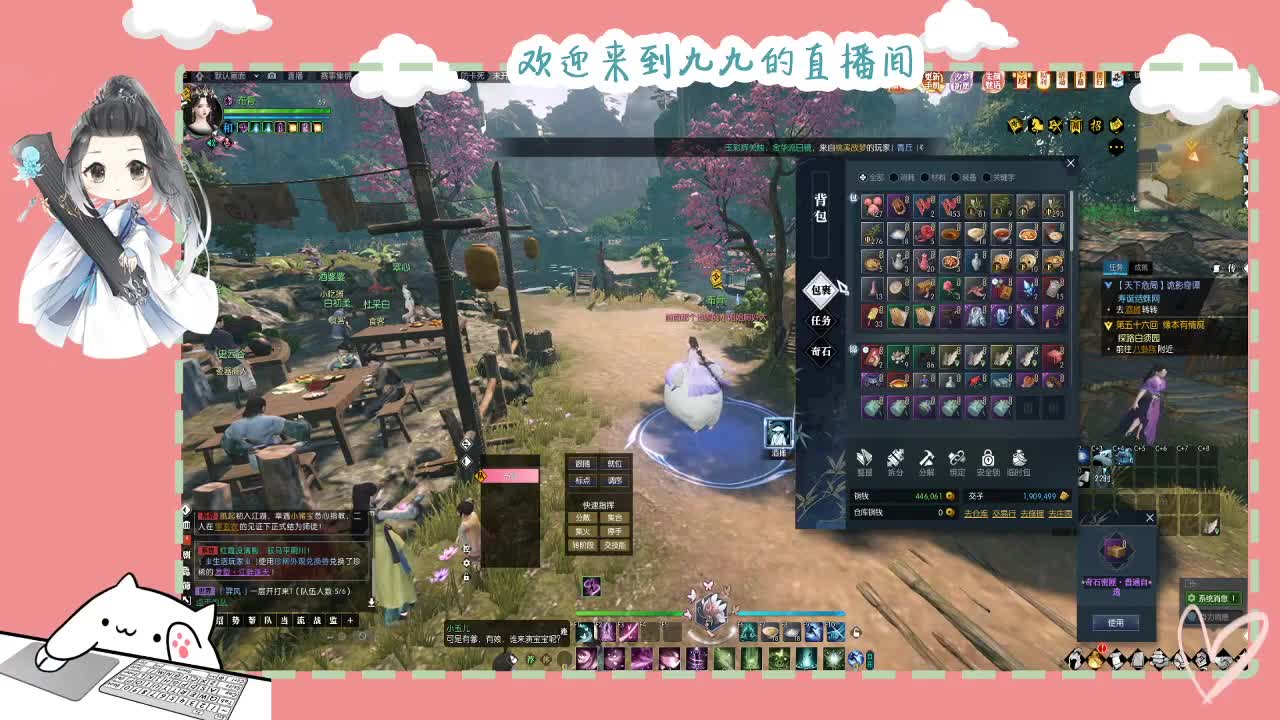
Task: Open the 去仓库 warehouse link
Action: point(976,512)
